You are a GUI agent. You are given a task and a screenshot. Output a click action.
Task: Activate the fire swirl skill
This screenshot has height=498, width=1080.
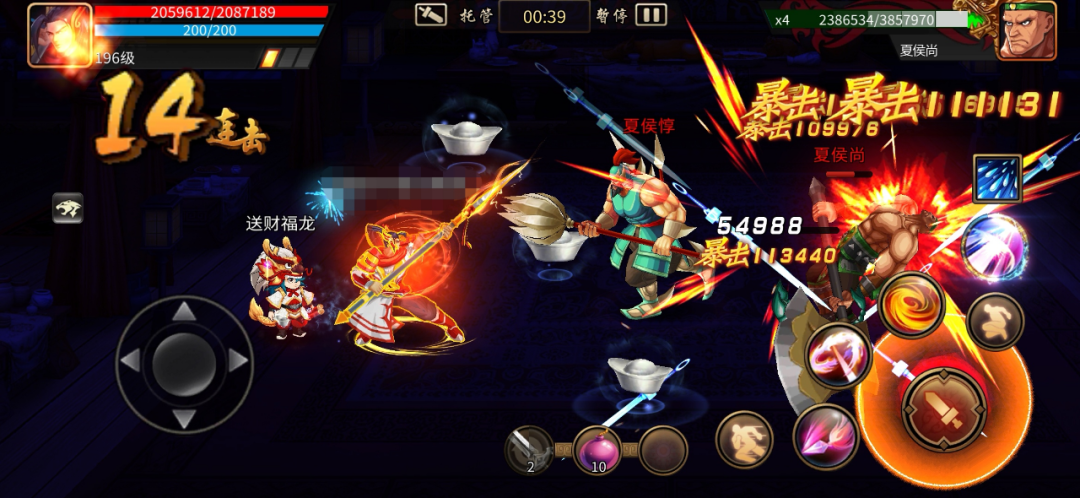pyautogui.click(x=912, y=303)
